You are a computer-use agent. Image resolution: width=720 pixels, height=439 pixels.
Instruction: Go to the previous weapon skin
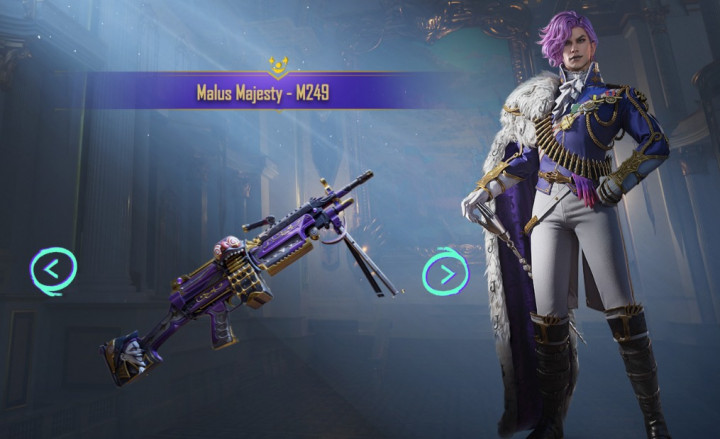click(53, 269)
